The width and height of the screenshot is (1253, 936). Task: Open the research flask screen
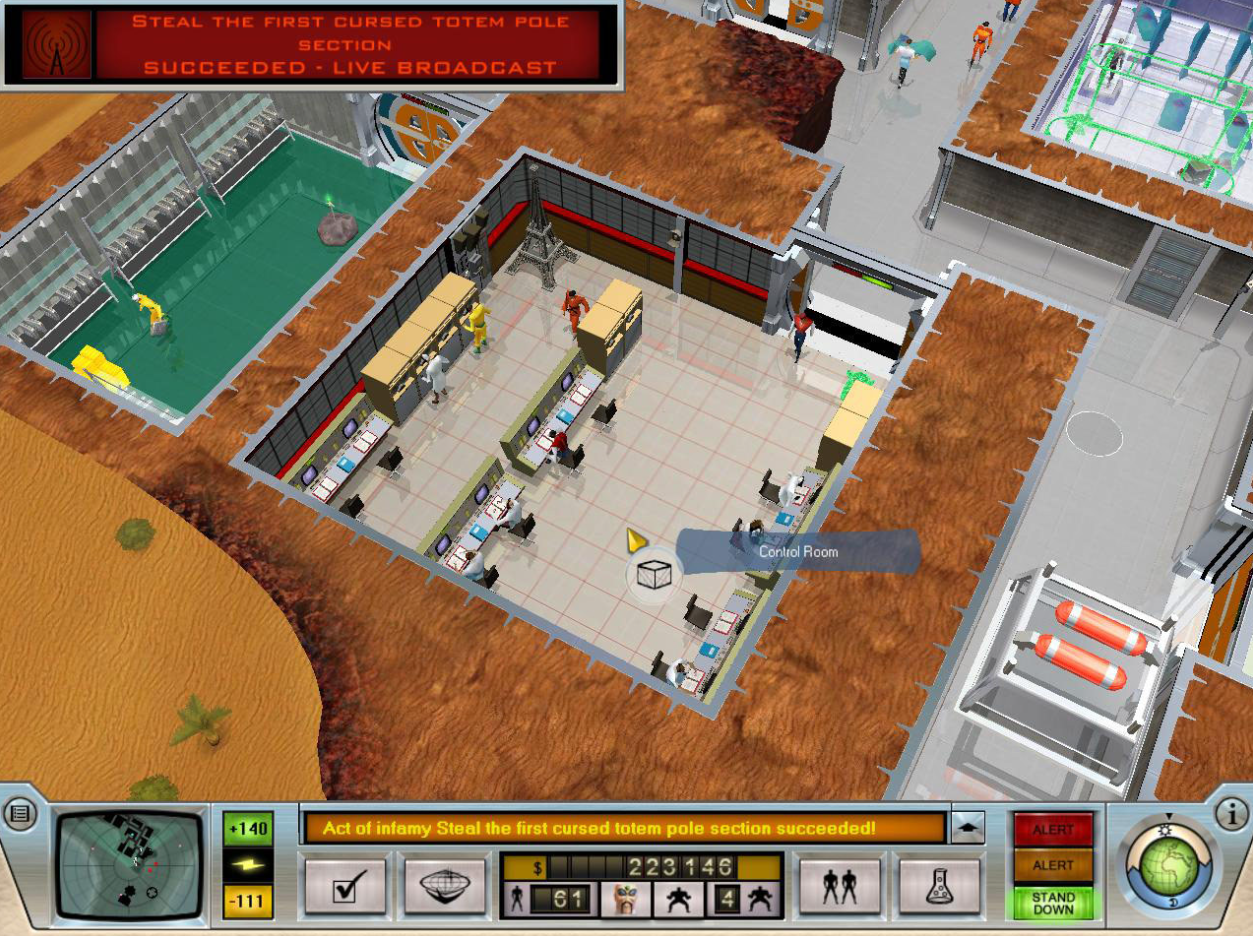[938, 886]
